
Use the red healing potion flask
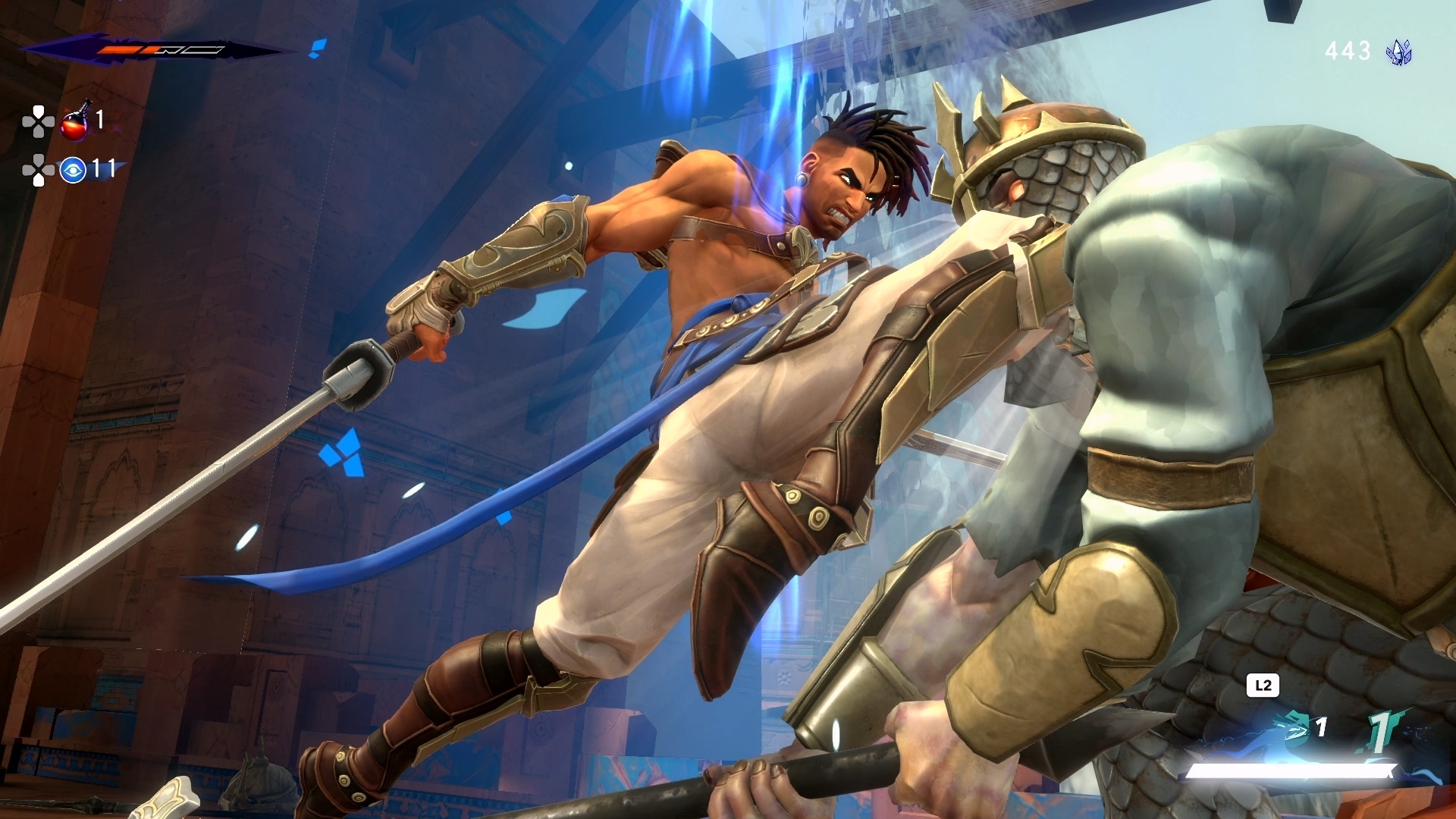75,123
